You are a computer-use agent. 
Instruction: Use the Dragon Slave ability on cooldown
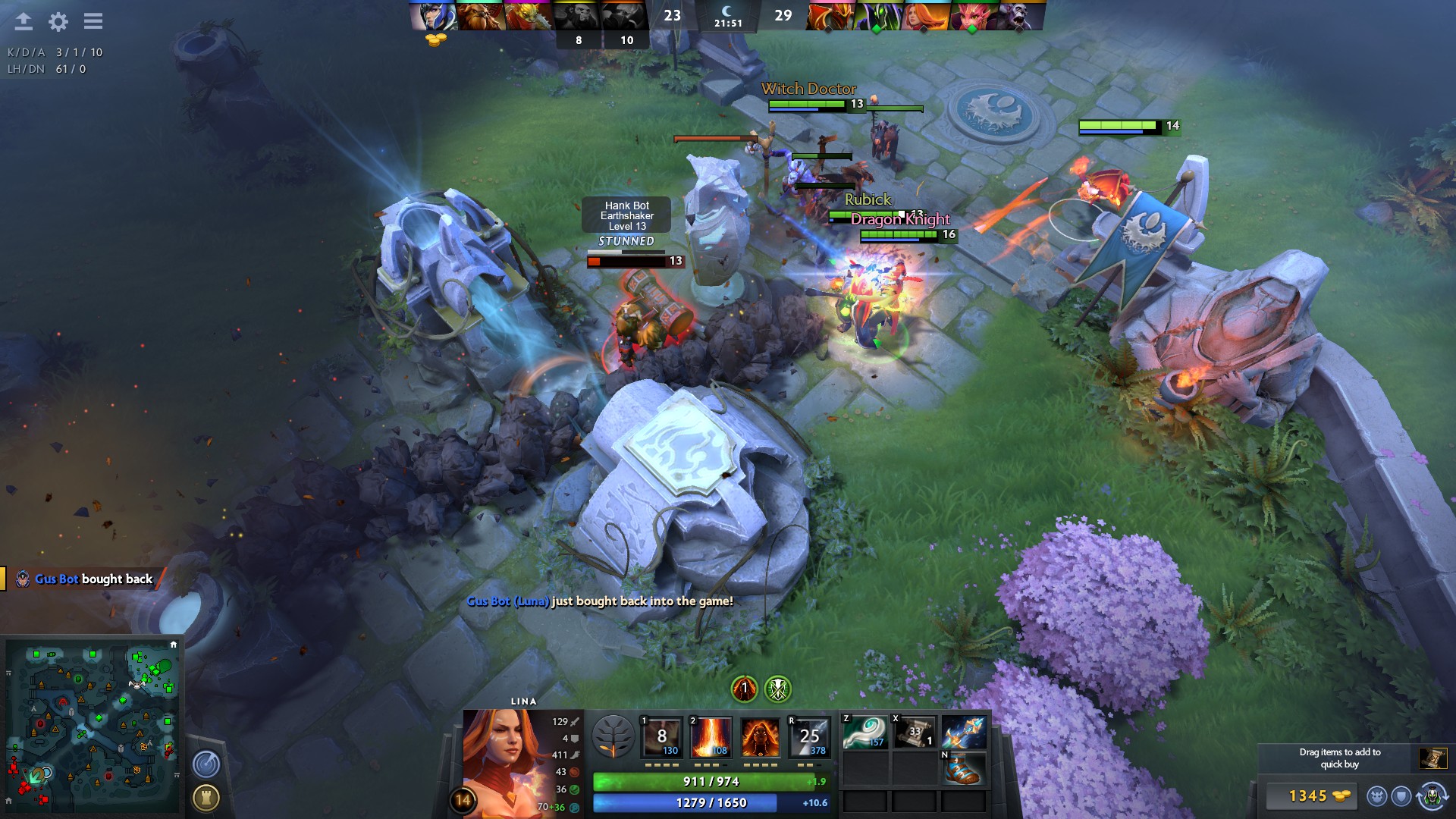click(x=661, y=737)
